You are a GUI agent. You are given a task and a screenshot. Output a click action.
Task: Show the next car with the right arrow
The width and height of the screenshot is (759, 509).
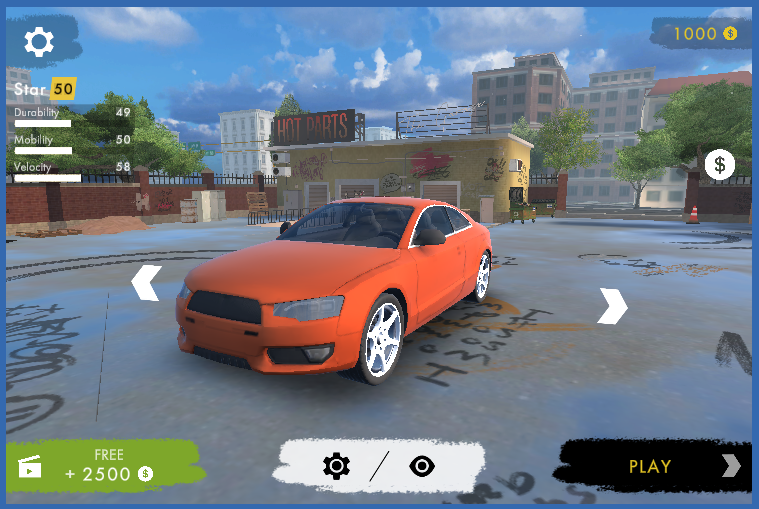tap(612, 305)
